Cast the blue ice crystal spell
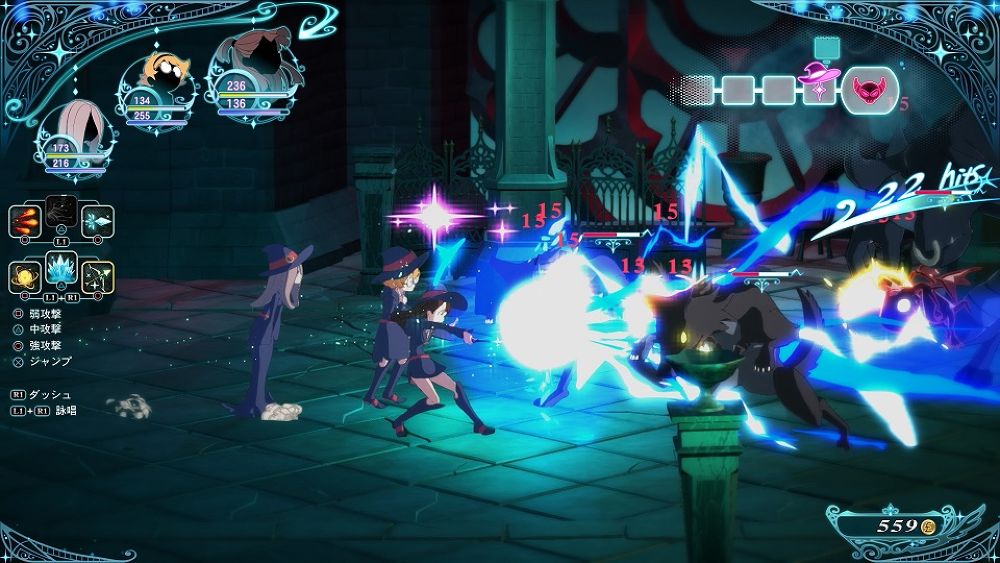The height and width of the screenshot is (563, 1000). coord(62,270)
